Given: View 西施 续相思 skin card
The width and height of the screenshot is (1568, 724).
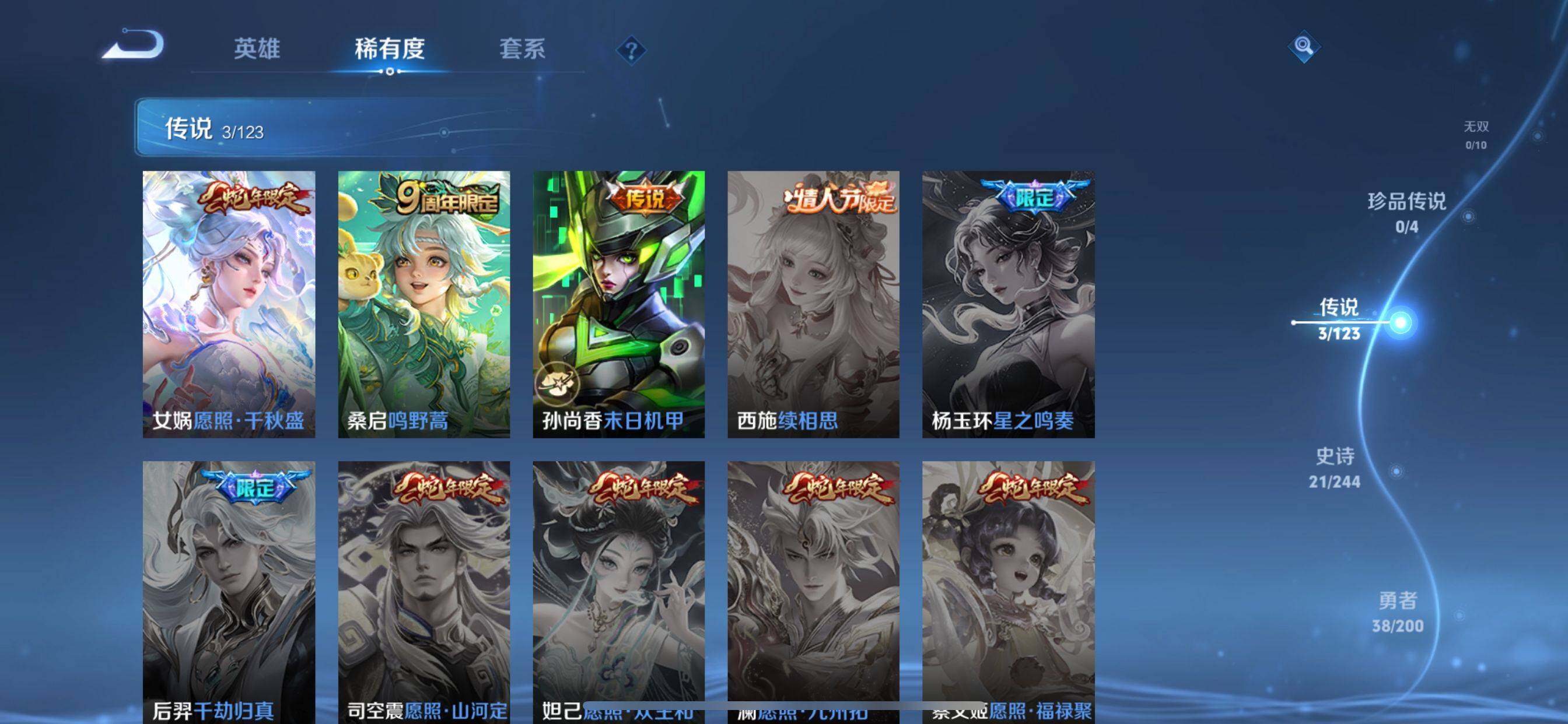Looking at the screenshot, I should (x=813, y=304).
